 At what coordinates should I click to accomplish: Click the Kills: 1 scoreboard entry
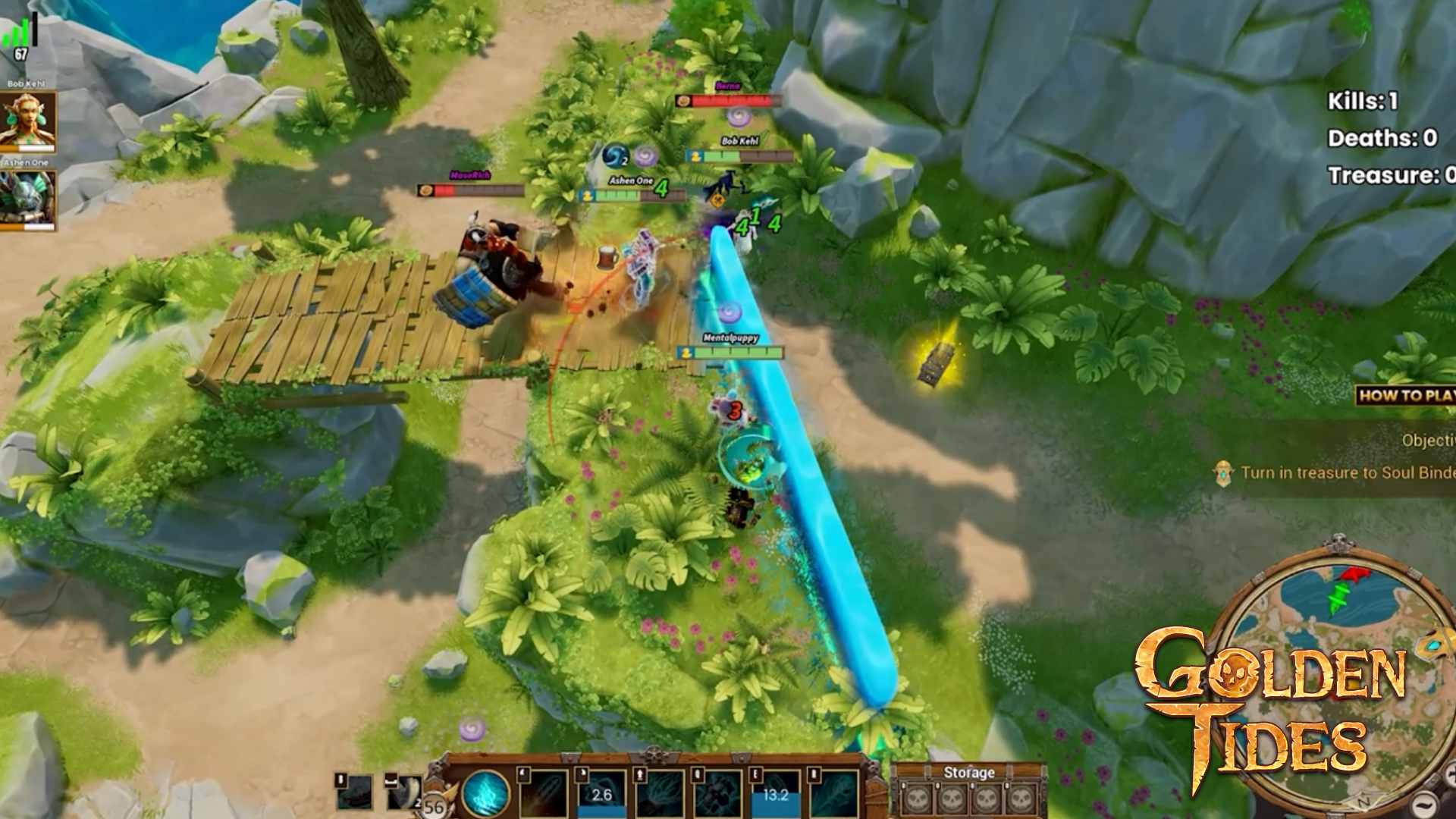click(1365, 101)
